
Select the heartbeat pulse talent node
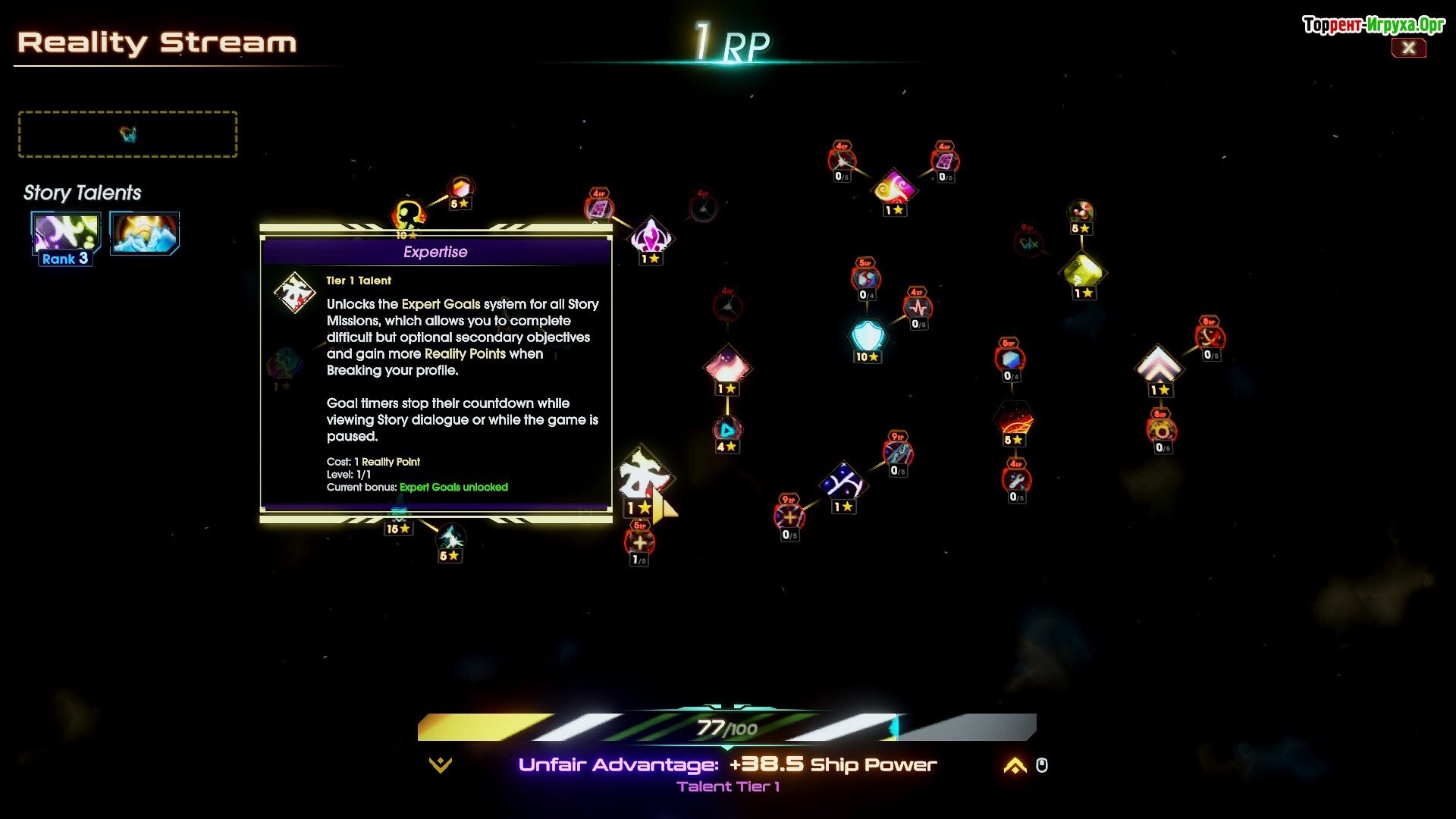pos(918,308)
